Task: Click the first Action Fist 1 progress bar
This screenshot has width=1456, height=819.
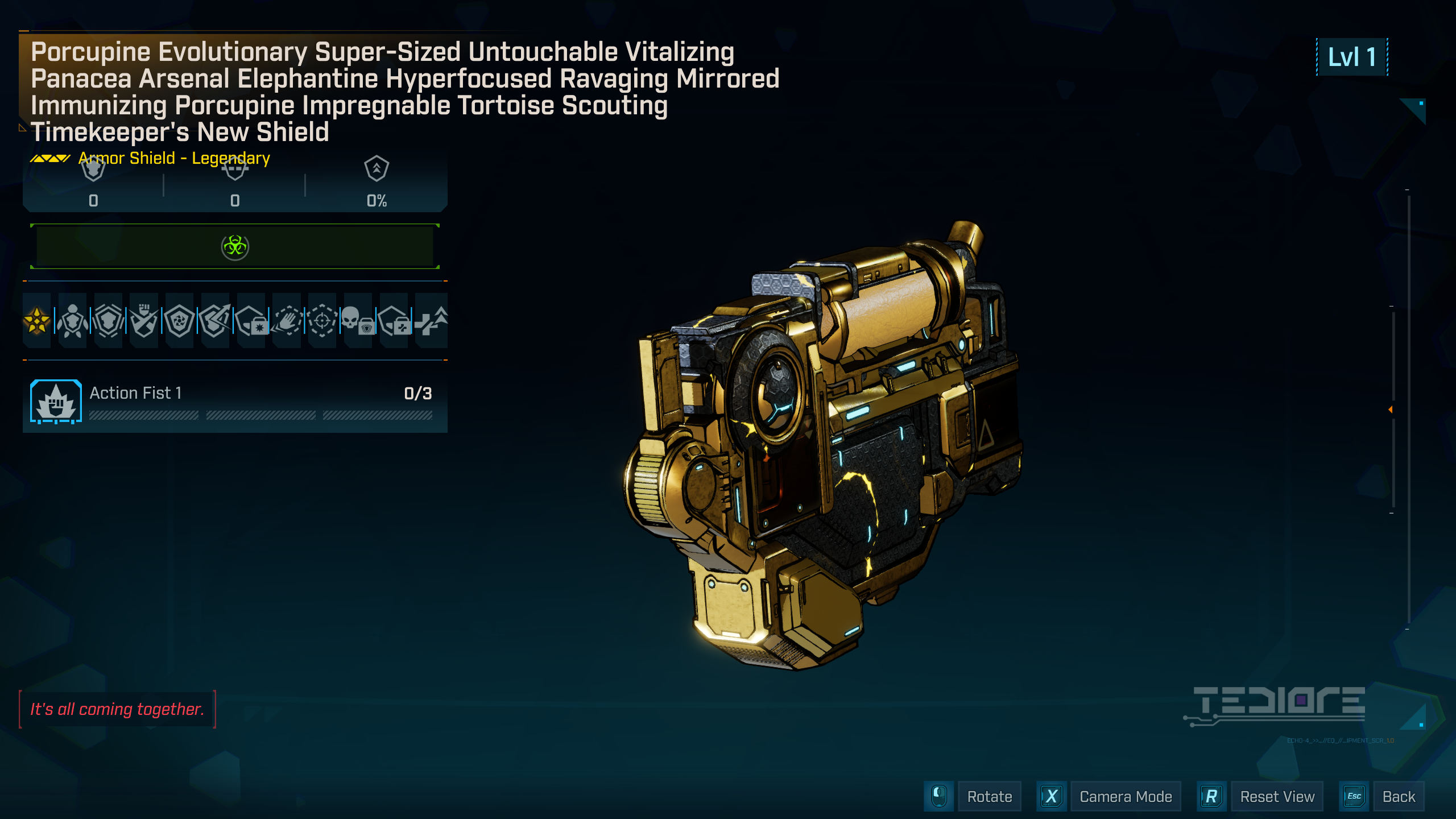Action: click(x=144, y=414)
